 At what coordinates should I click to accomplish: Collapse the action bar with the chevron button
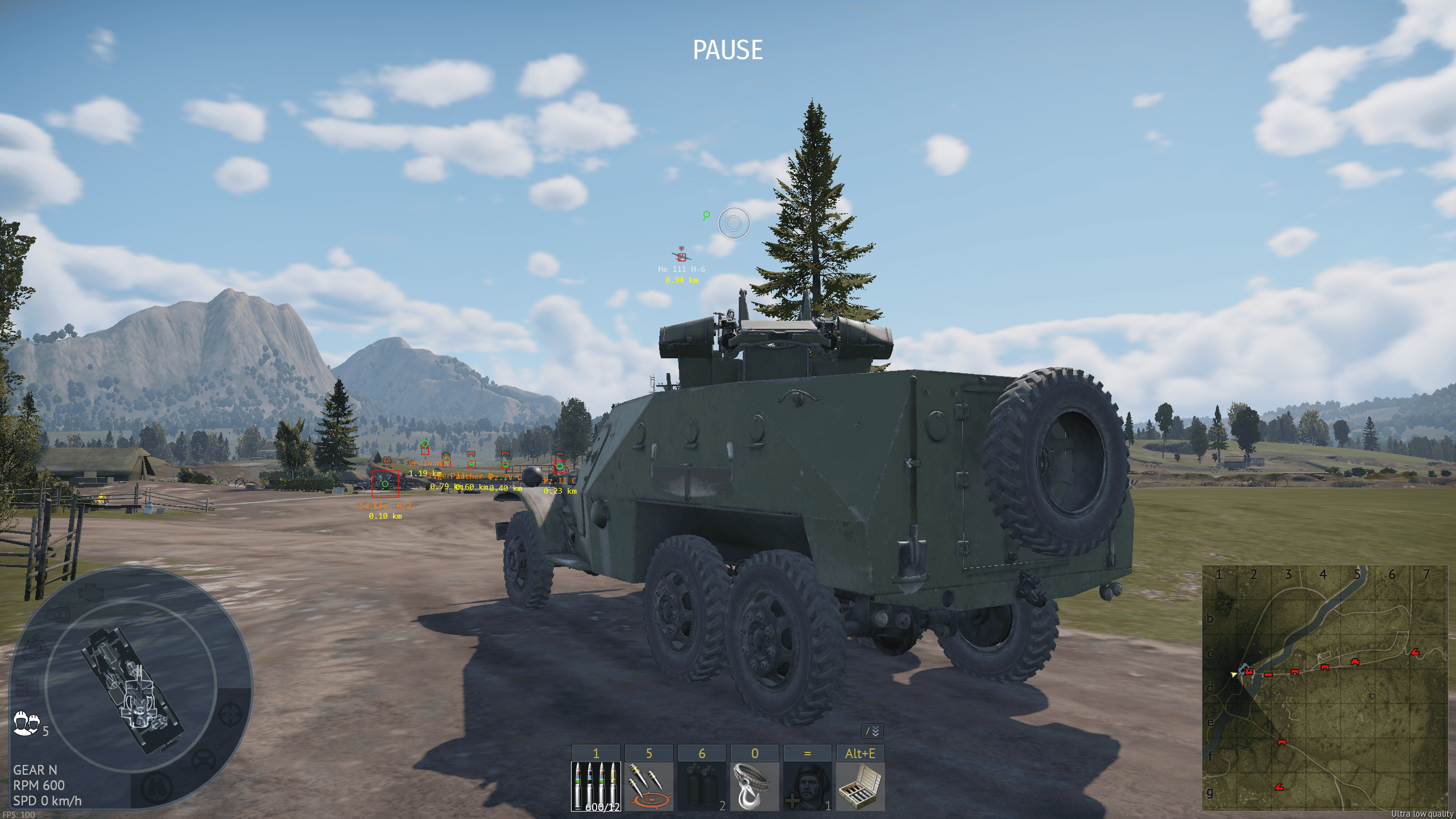tap(872, 731)
